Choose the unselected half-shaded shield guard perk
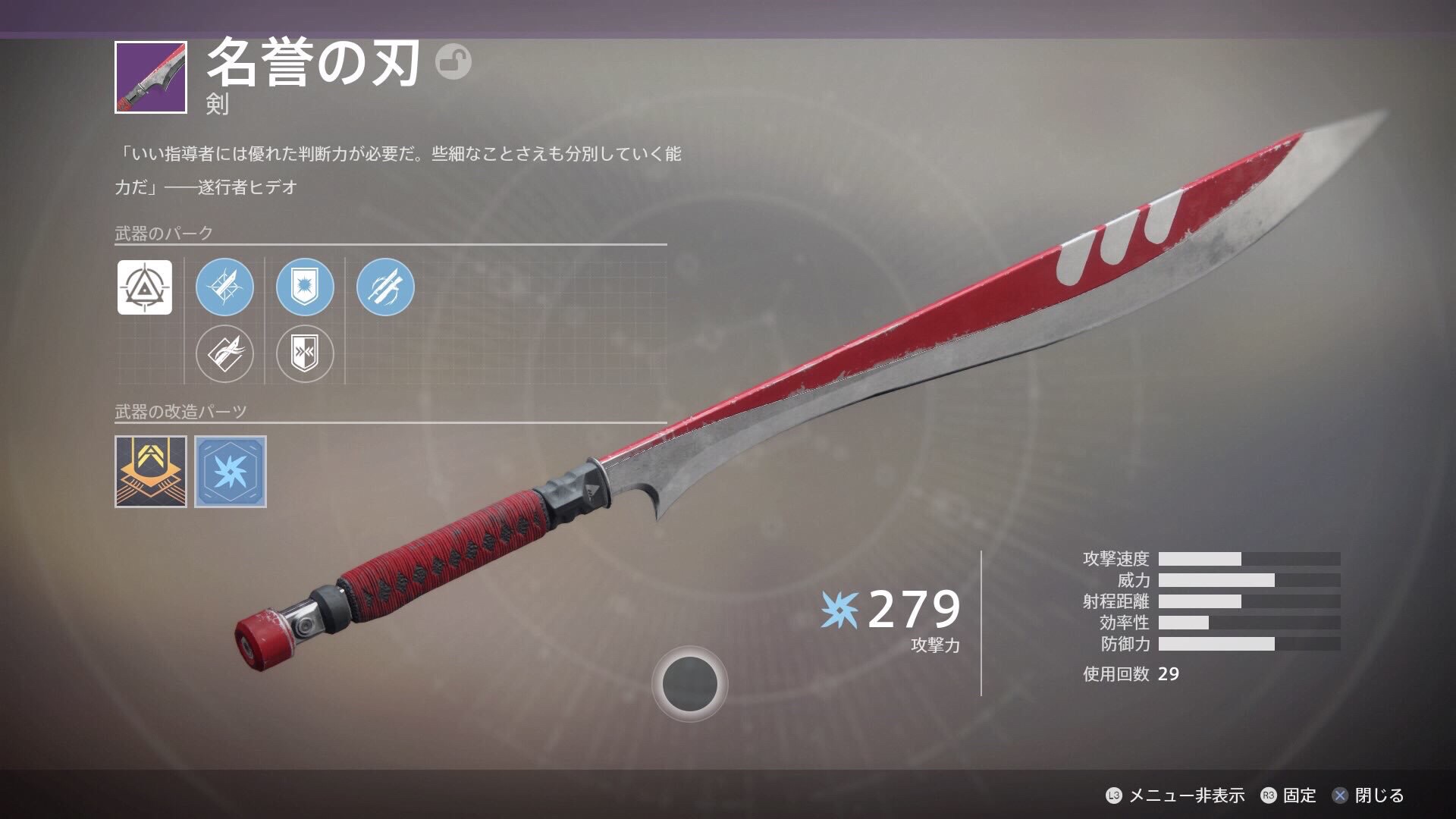Image resolution: width=1456 pixels, height=819 pixels. point(305,353)
